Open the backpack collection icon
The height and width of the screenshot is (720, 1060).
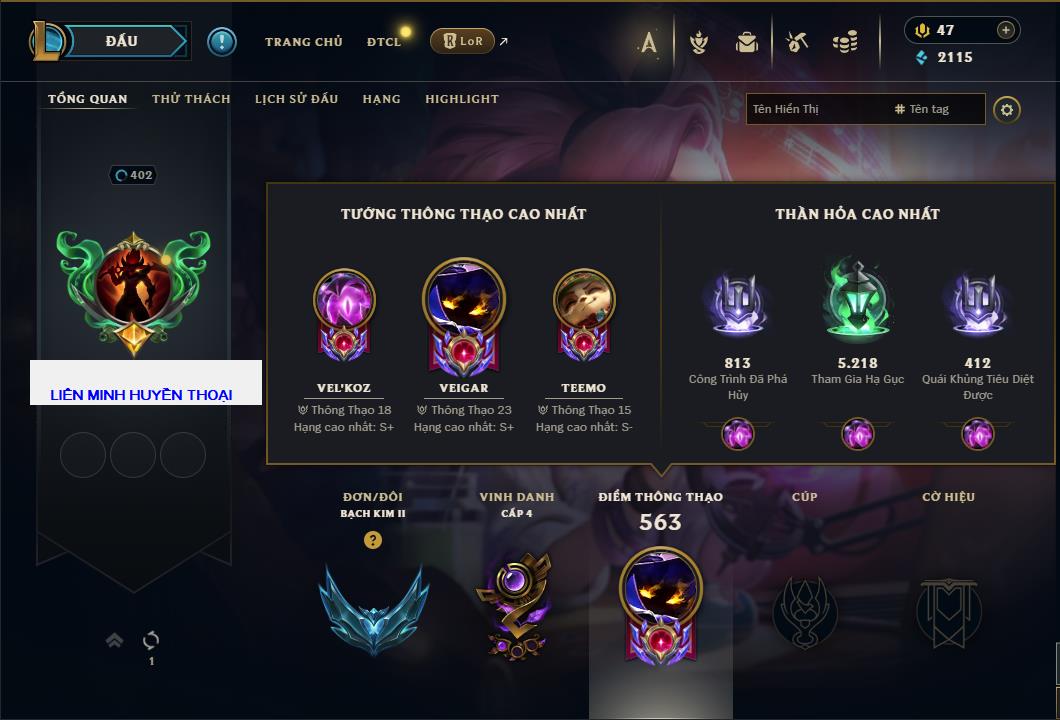(x=746, y=42)
